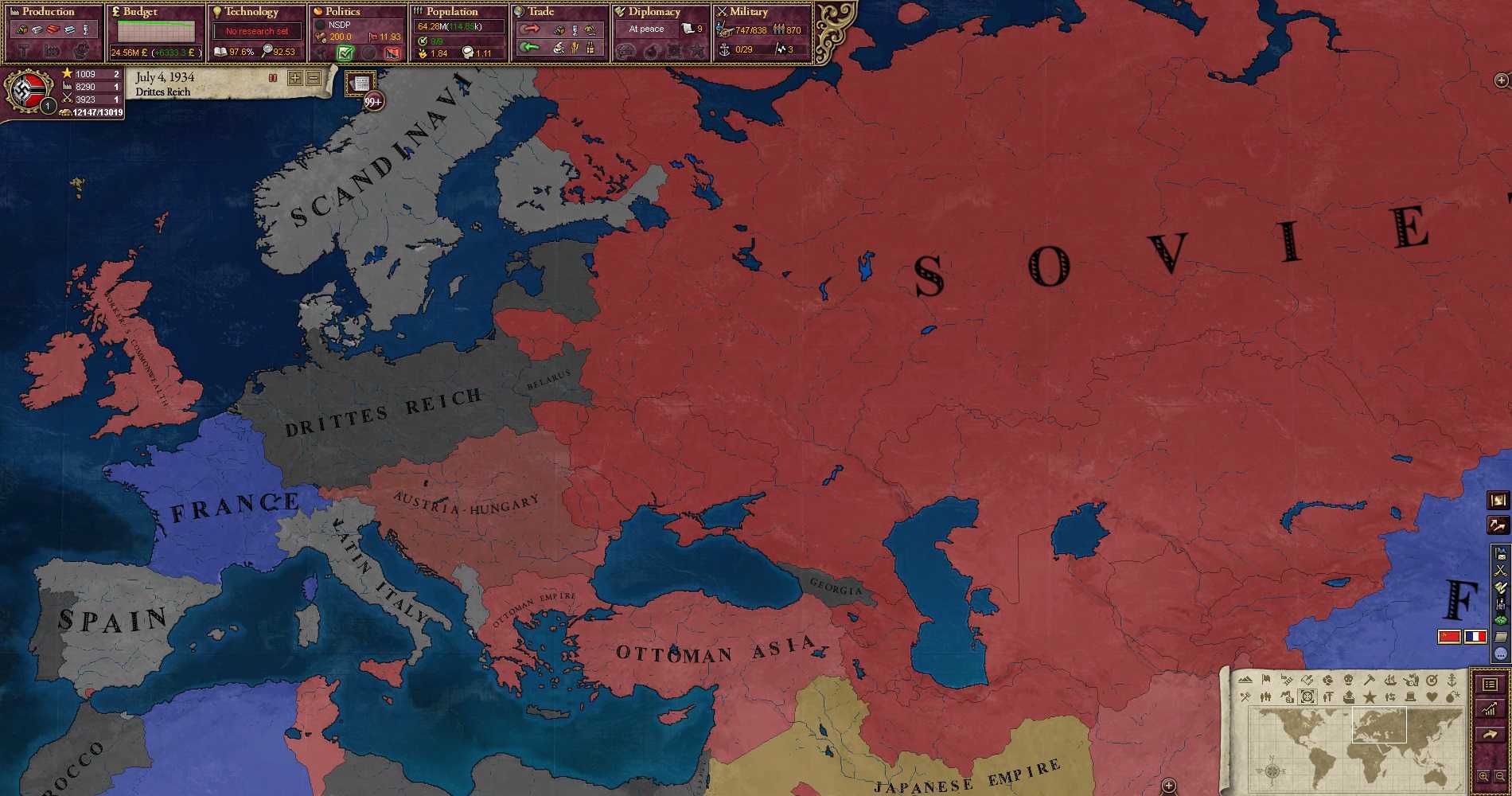Open the newspaper notification icon
The image size is (1512, 796).
pyautogui.click(x=360, y=84)
